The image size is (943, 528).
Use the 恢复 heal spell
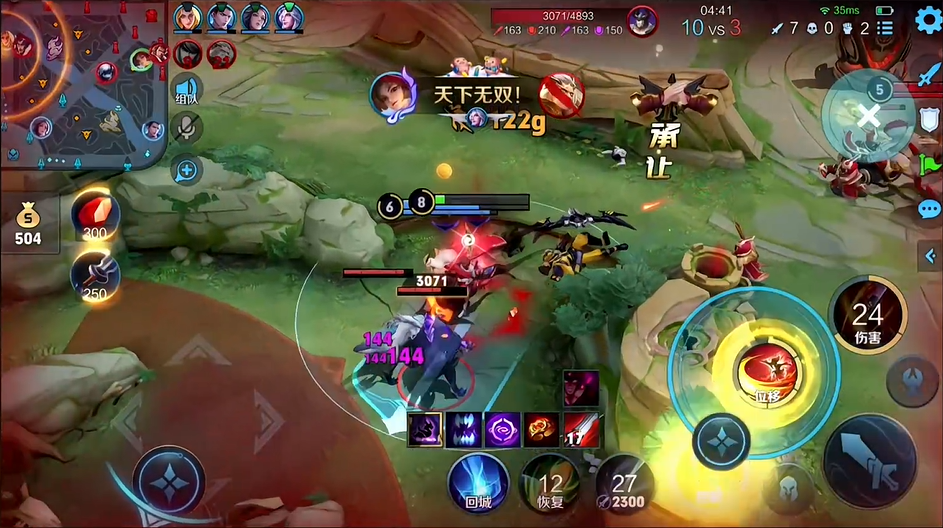(549, 480)
